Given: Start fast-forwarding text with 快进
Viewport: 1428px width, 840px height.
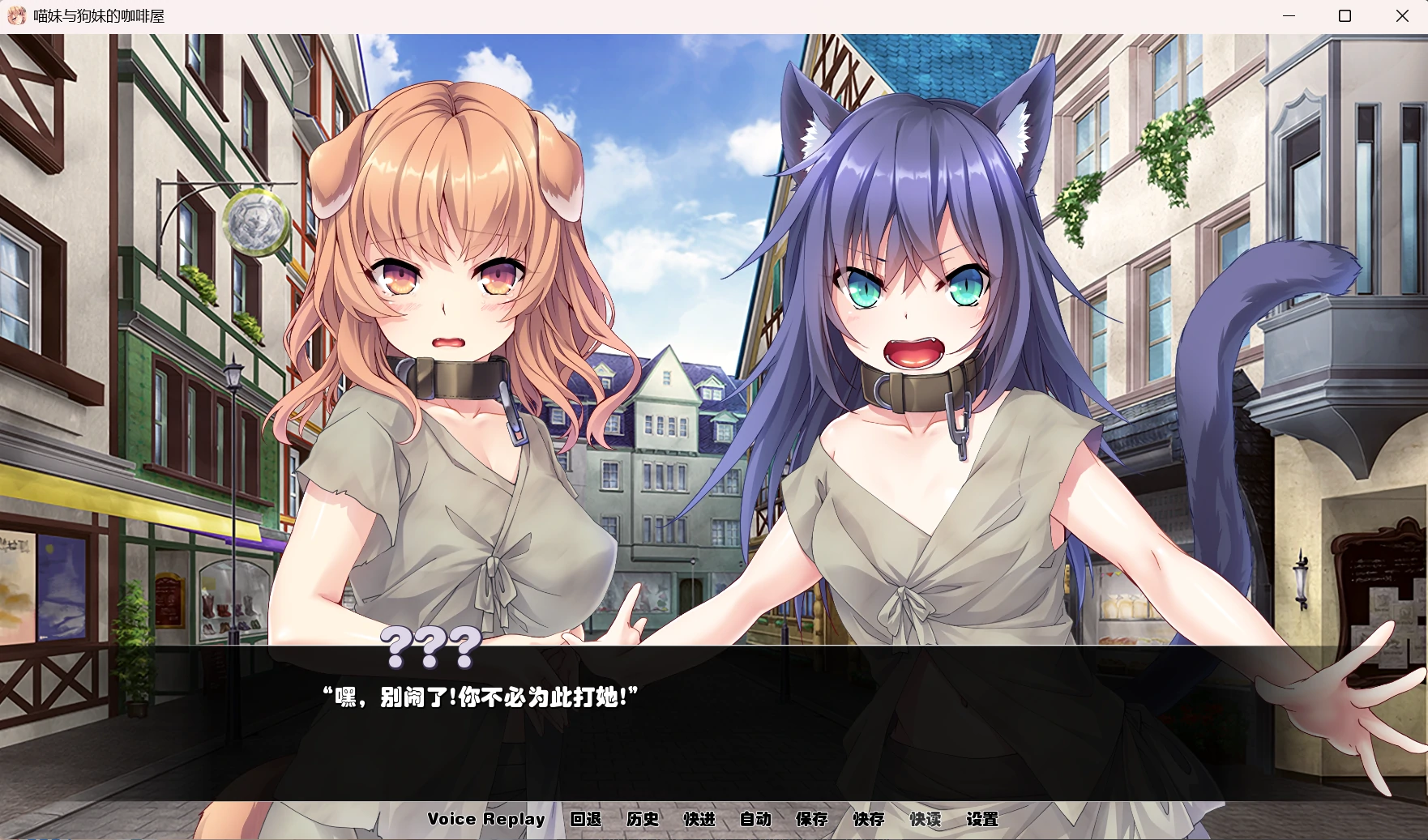Looking at the screenshot, I should point(700,819).
